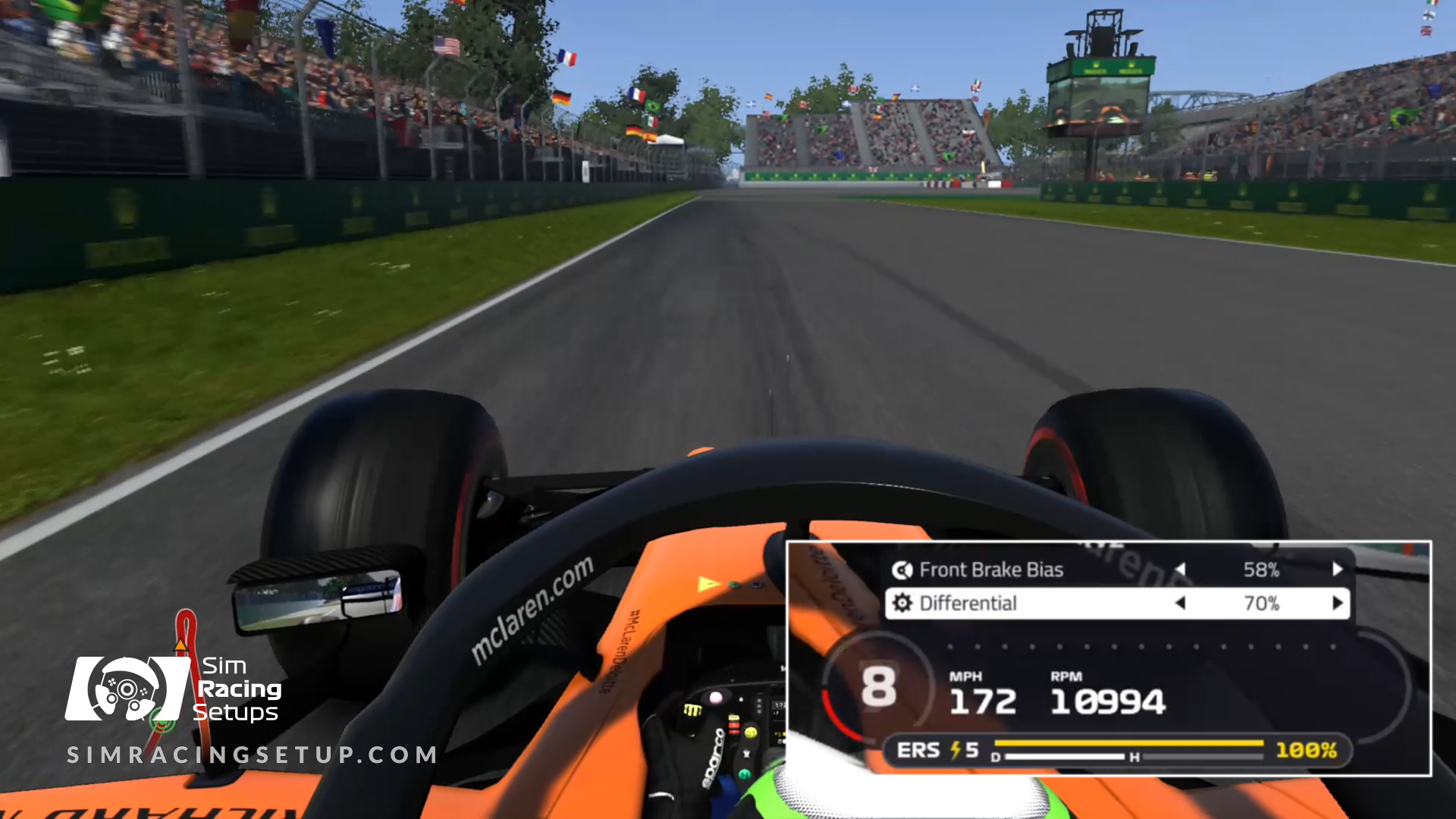Screen dimensions: 1456x819
Task: Click left arrow to decrease Front Brake Bias
Action: [x=1181, y=570]
